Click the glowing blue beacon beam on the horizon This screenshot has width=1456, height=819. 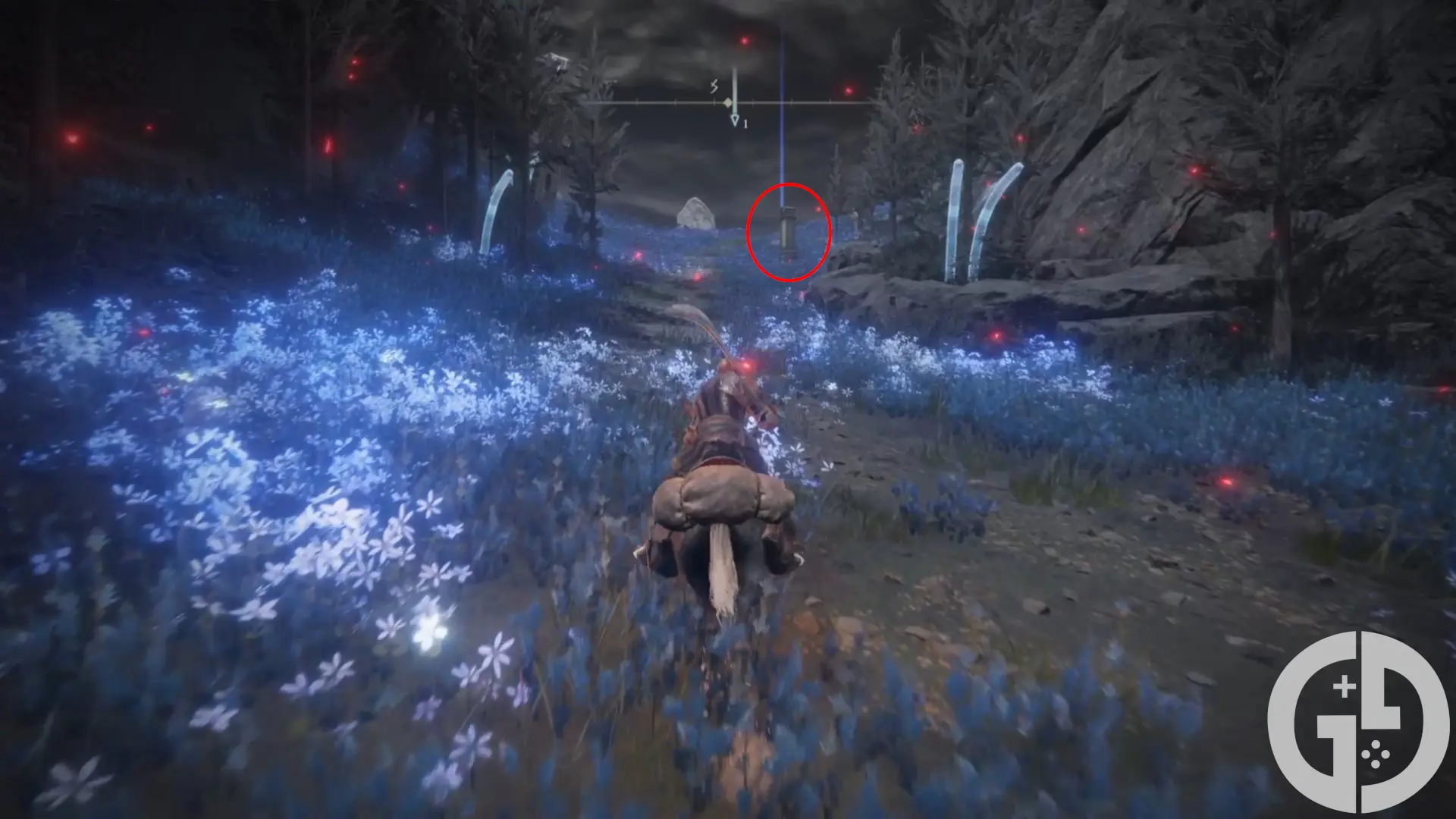(781, 114)
